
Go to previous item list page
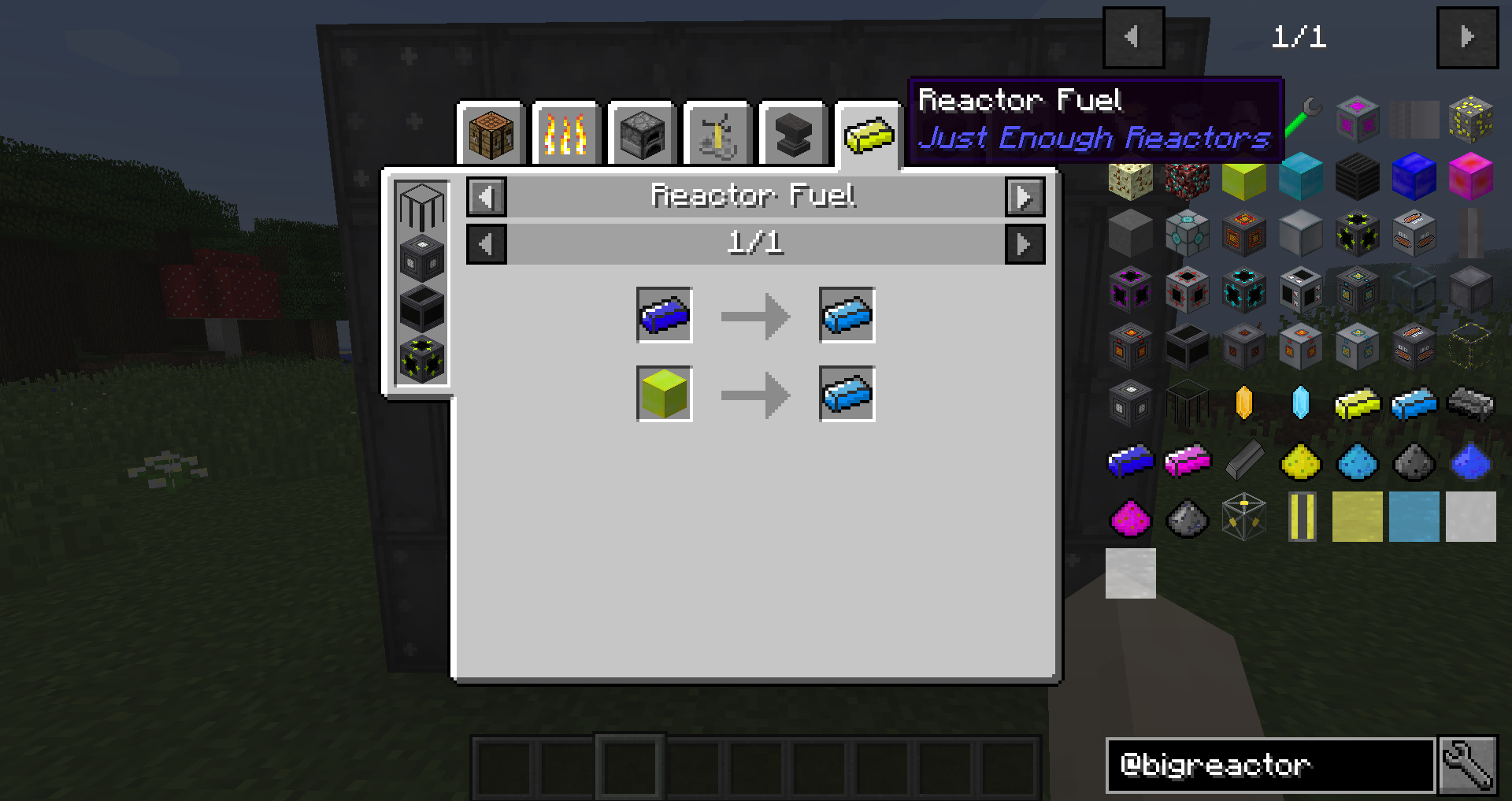pyautogui.click(x=1133, y=37)
